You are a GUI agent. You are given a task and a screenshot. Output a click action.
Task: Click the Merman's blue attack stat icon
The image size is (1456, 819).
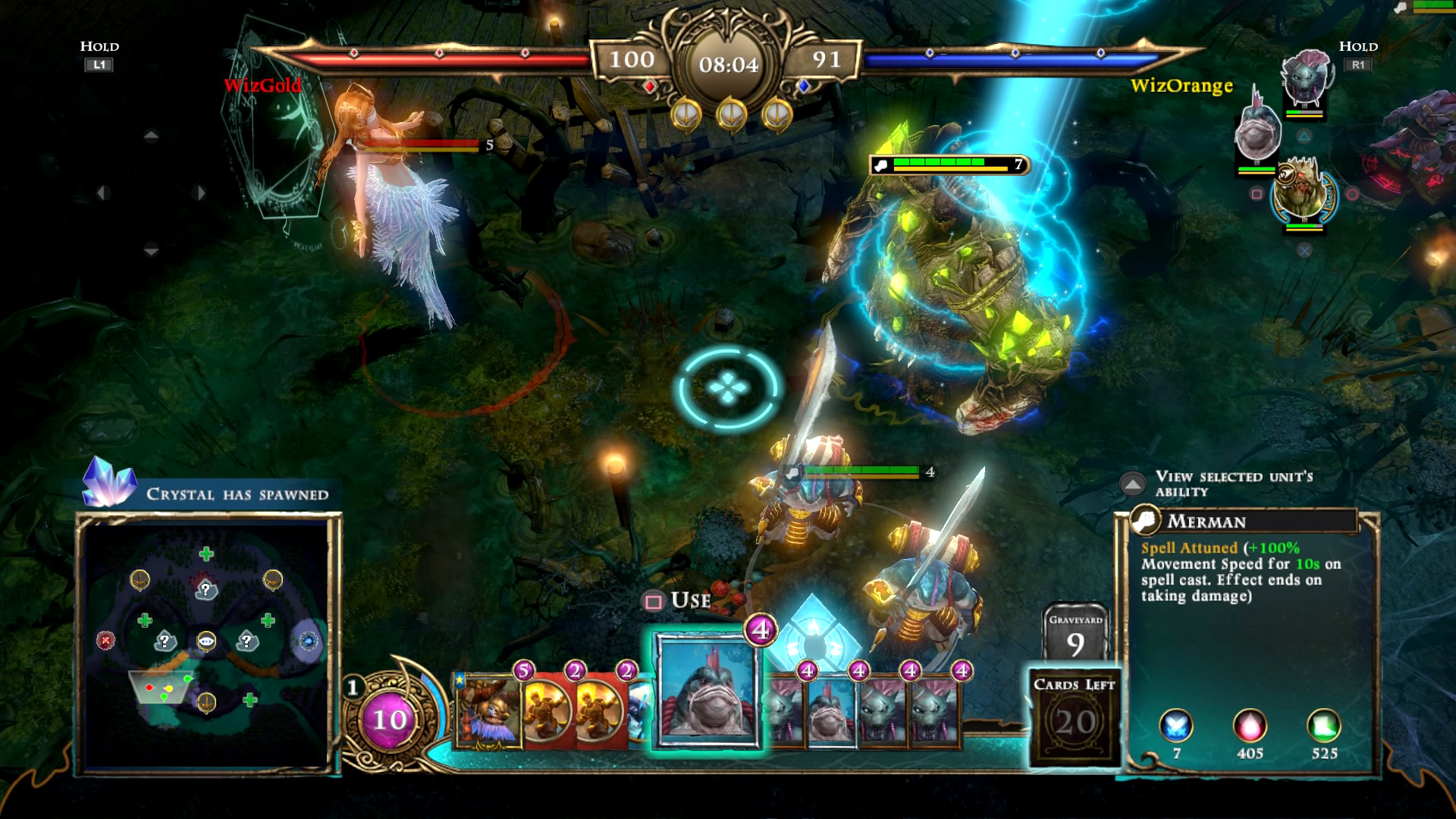point(1176,726)
